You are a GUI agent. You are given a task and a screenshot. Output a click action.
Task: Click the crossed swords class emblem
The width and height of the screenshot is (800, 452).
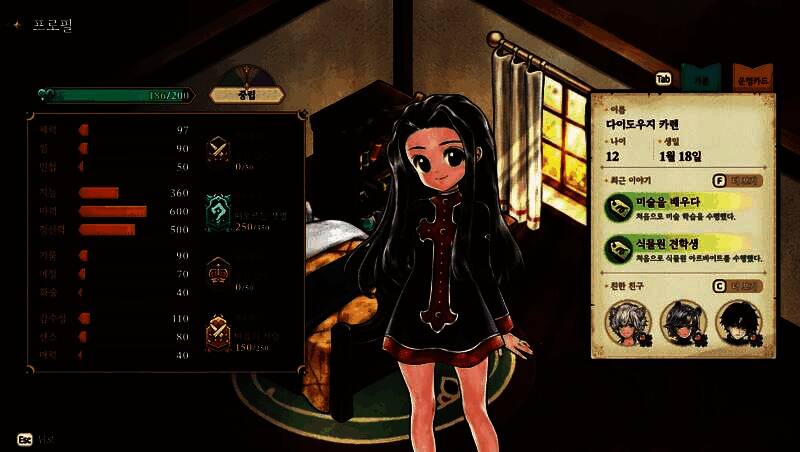click(x=219, y=149)
